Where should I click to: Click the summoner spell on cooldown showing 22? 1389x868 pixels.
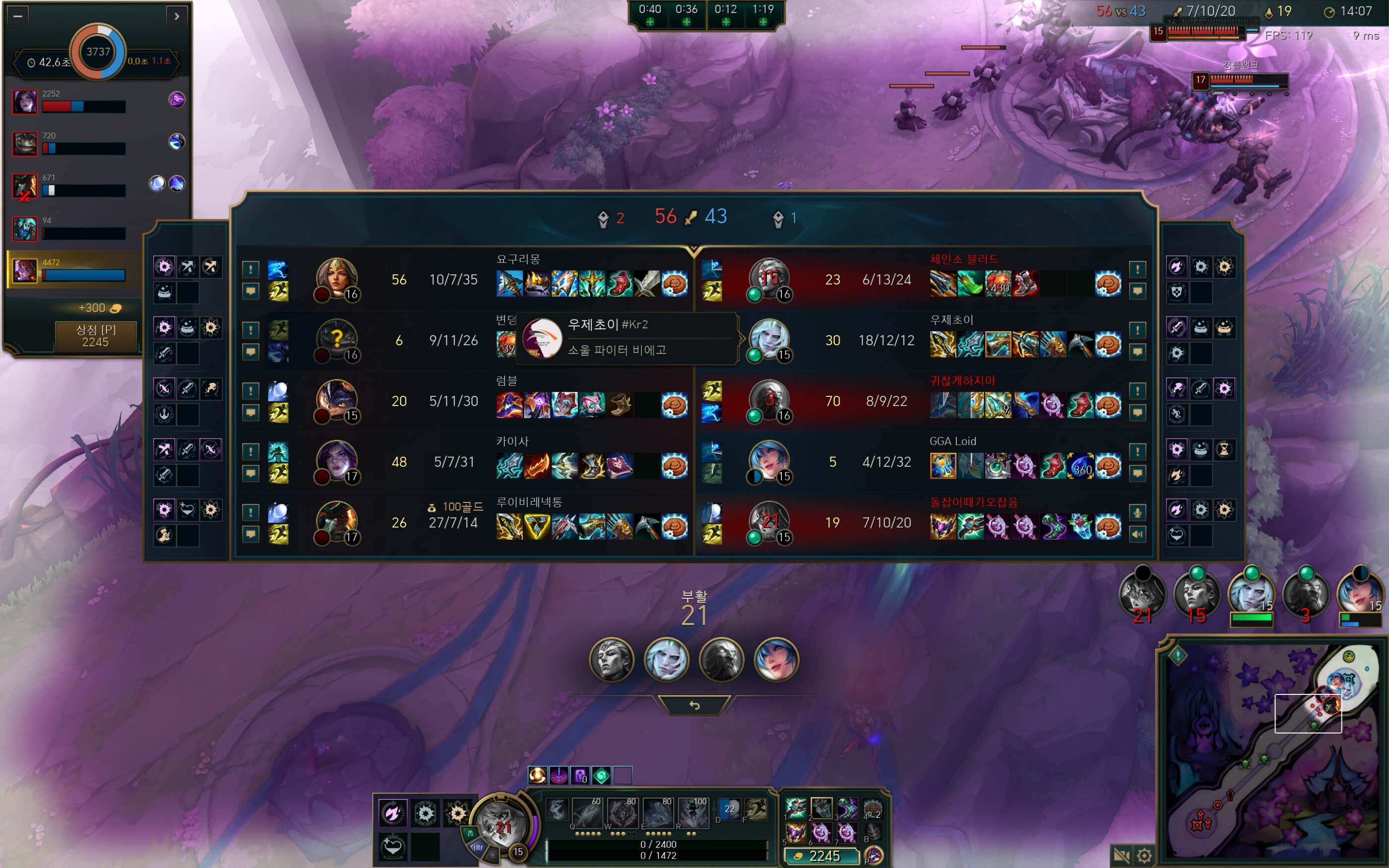[x=729, y=810]
